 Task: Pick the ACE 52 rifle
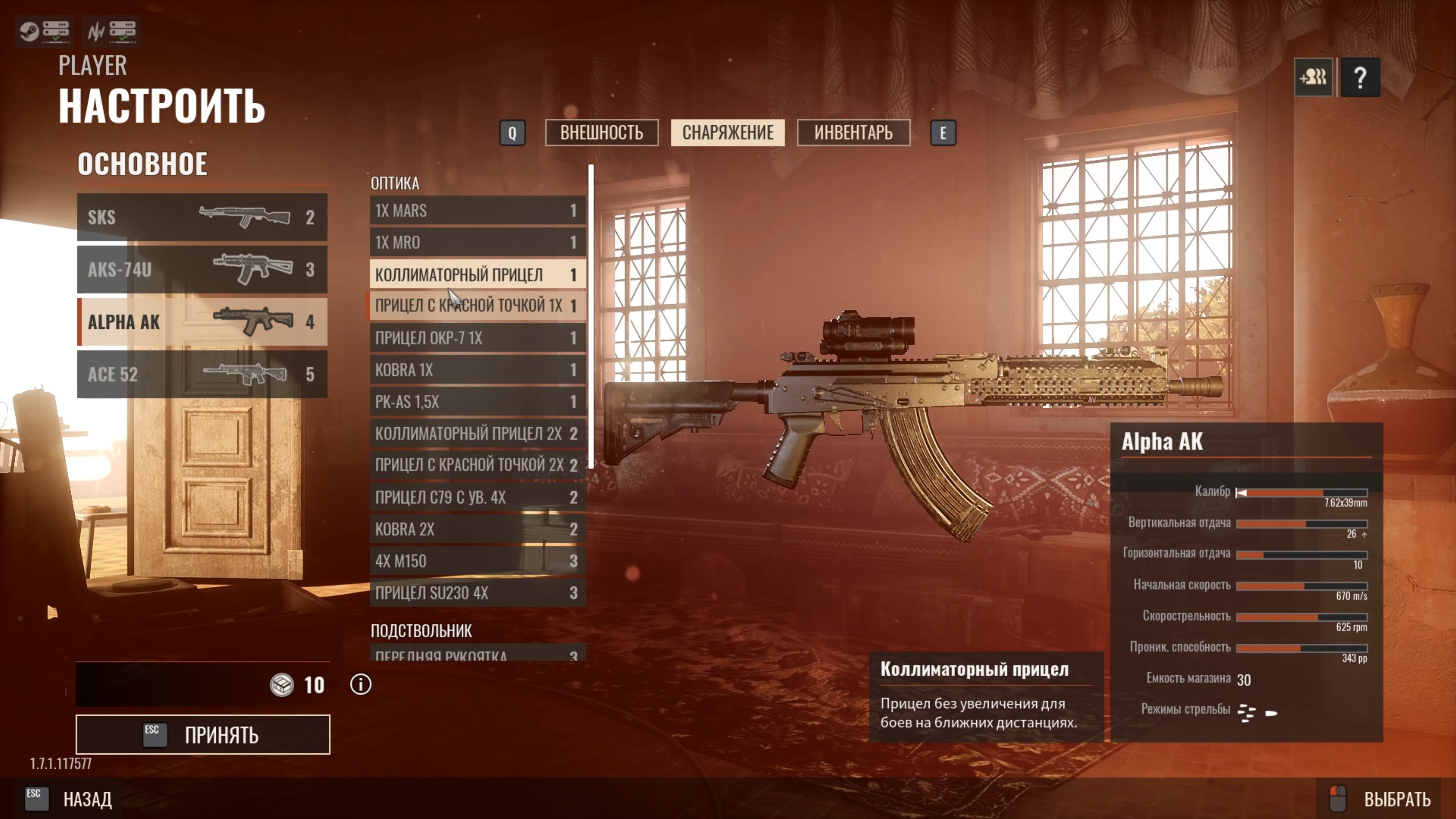(202, 374)
